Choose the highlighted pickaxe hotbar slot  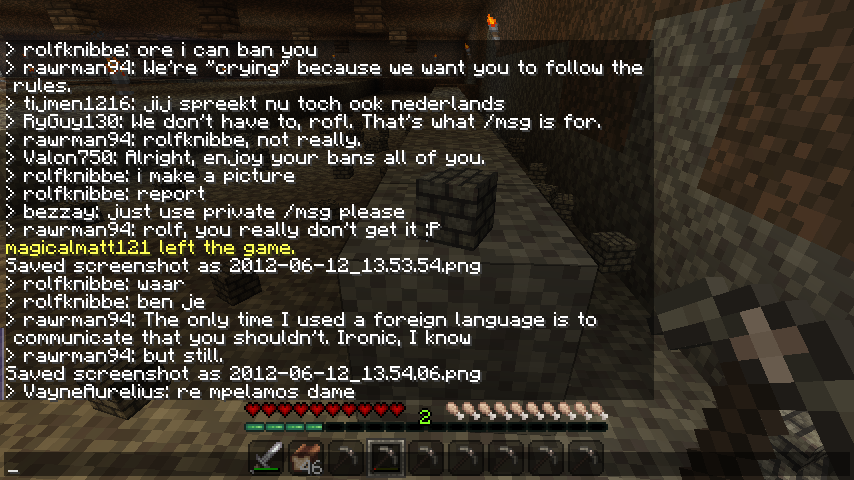coord(386,459)
